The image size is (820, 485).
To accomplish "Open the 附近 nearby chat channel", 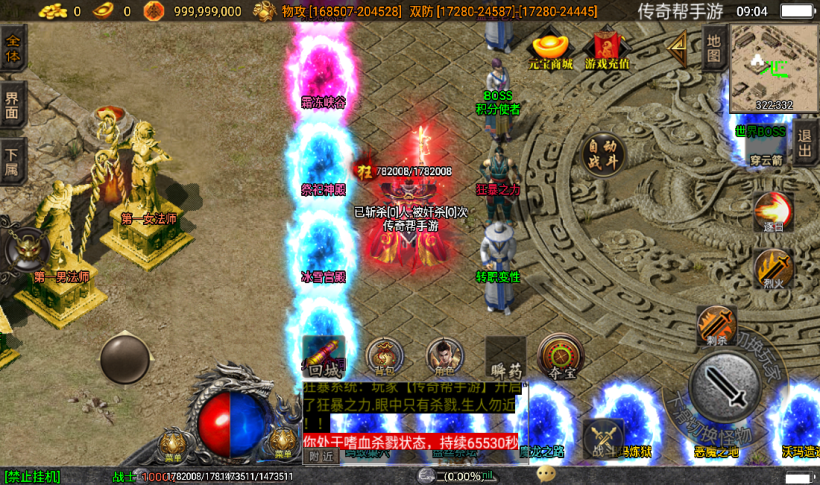I will [x=320, y=456].
